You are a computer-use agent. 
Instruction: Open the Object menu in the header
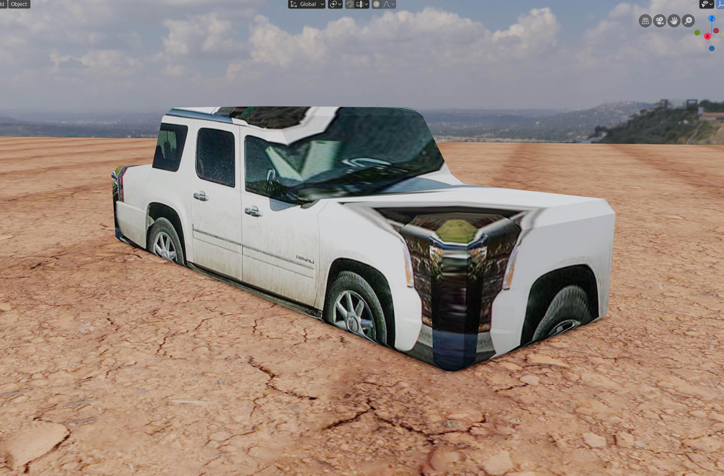[x=19, y=4]
